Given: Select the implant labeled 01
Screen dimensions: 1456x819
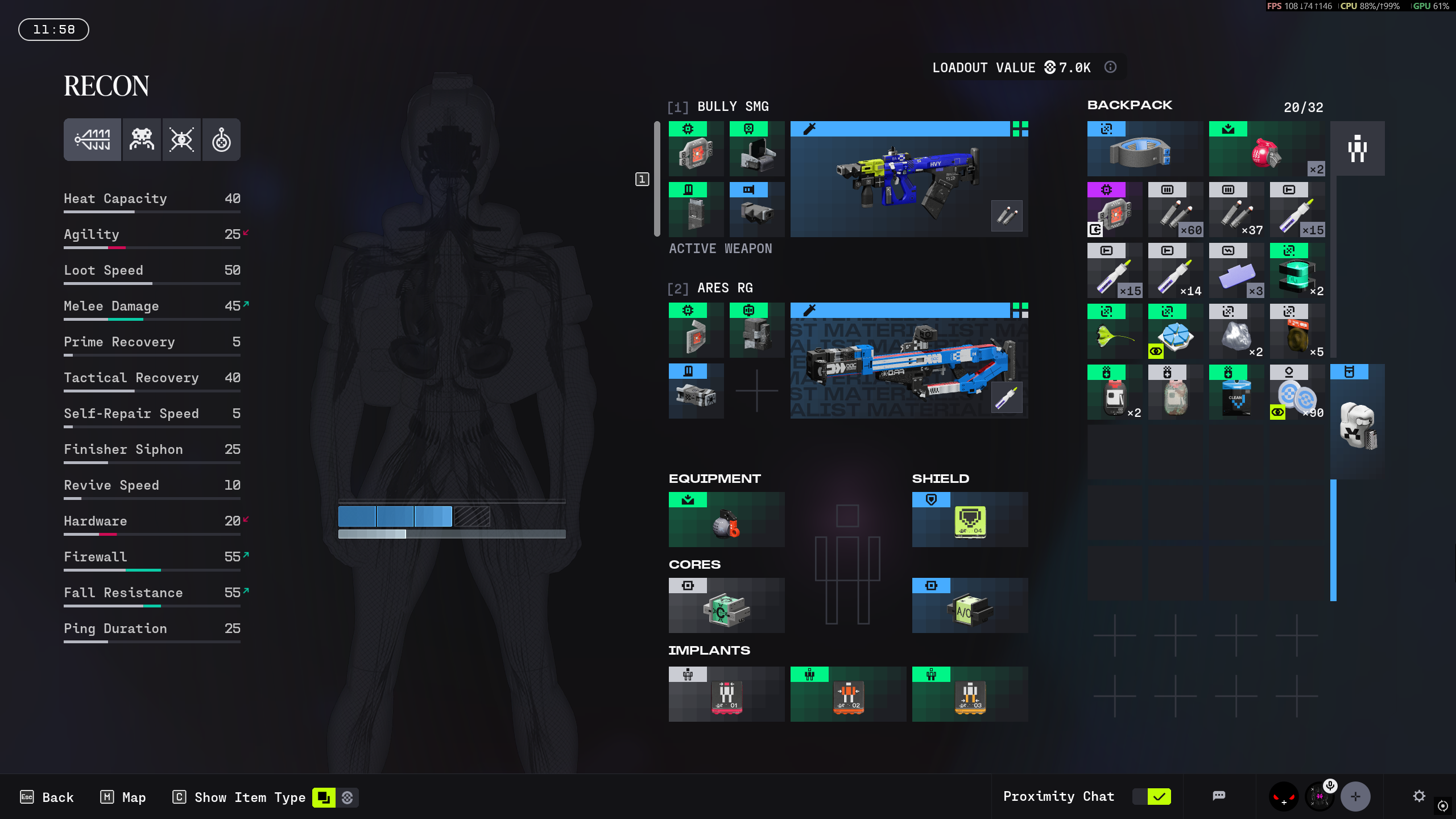Looking at the screenshot, I should [x=726, y=694].
